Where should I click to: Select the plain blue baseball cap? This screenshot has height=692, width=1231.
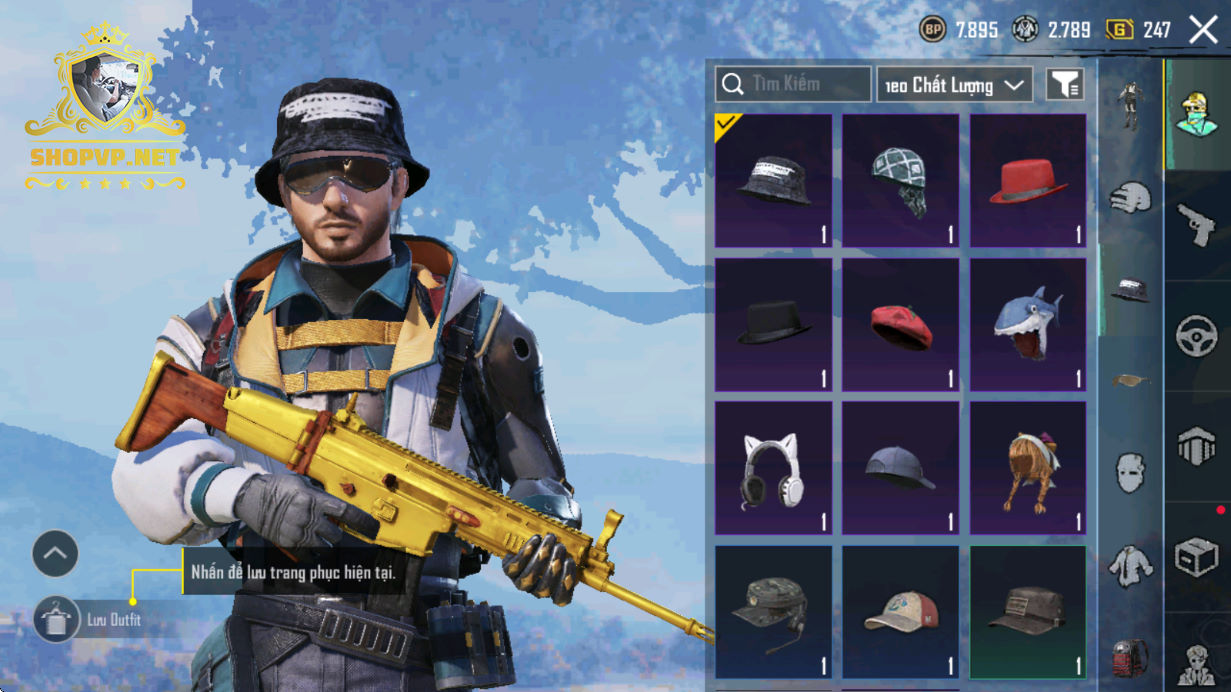[x=900, y=468]
